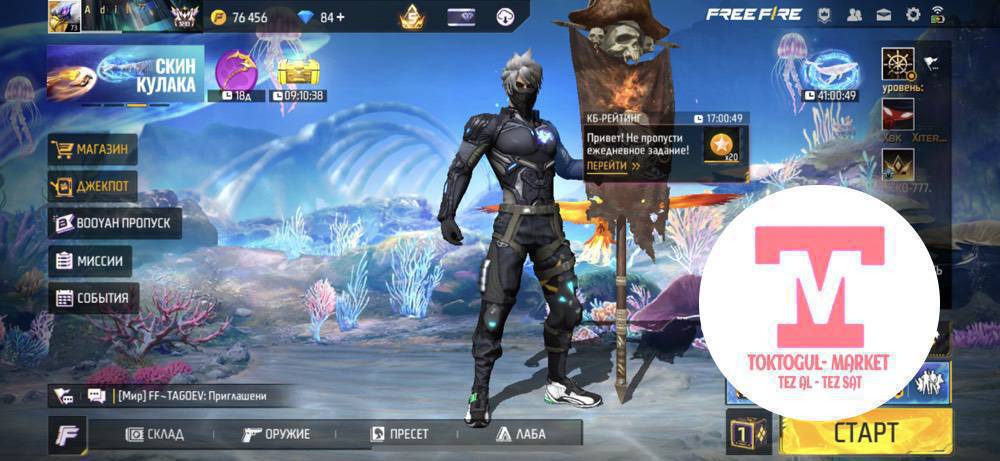Open the friends list icon
Image resolution: width=1000 pixels, height=461 pixels.
coord(854,15)
